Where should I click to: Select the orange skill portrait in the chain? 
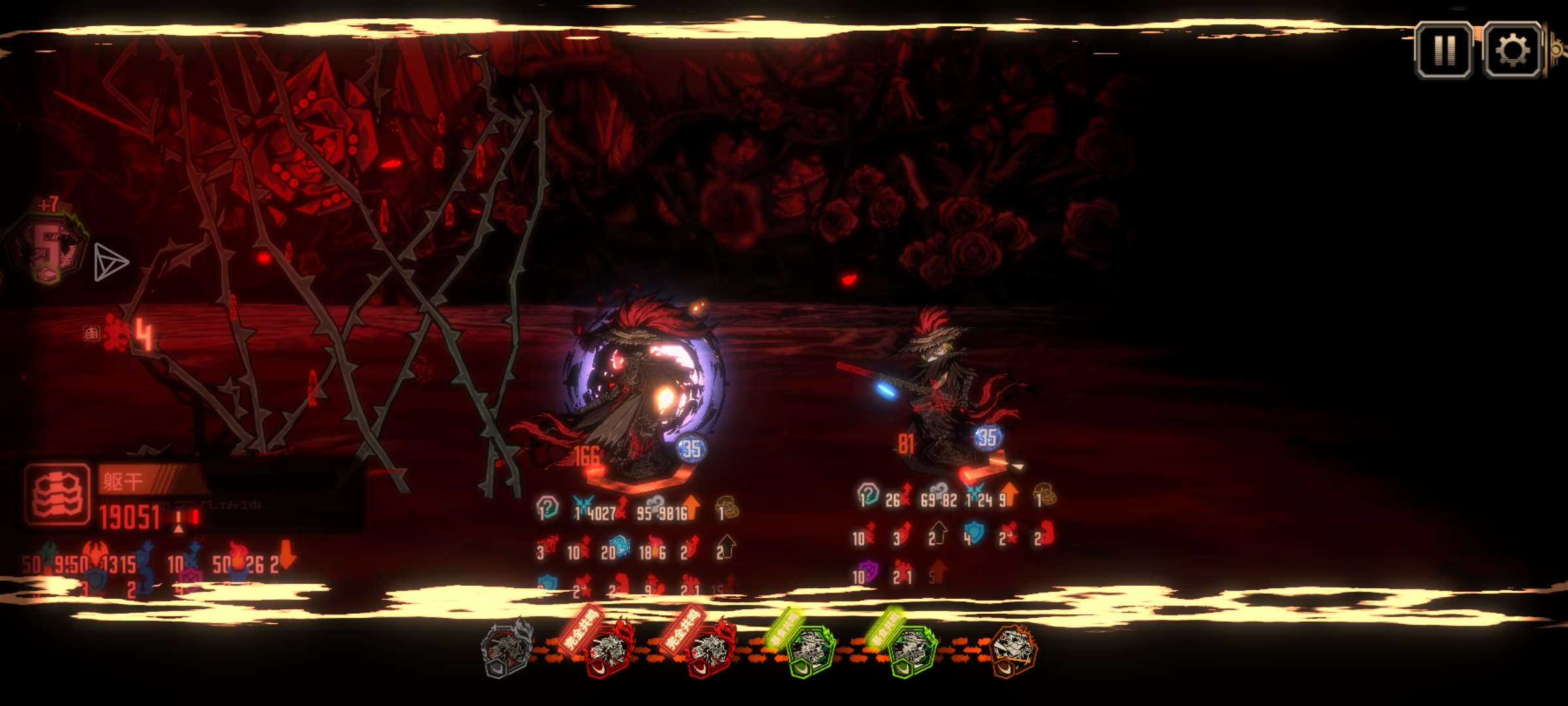[x=1012, y=649]
